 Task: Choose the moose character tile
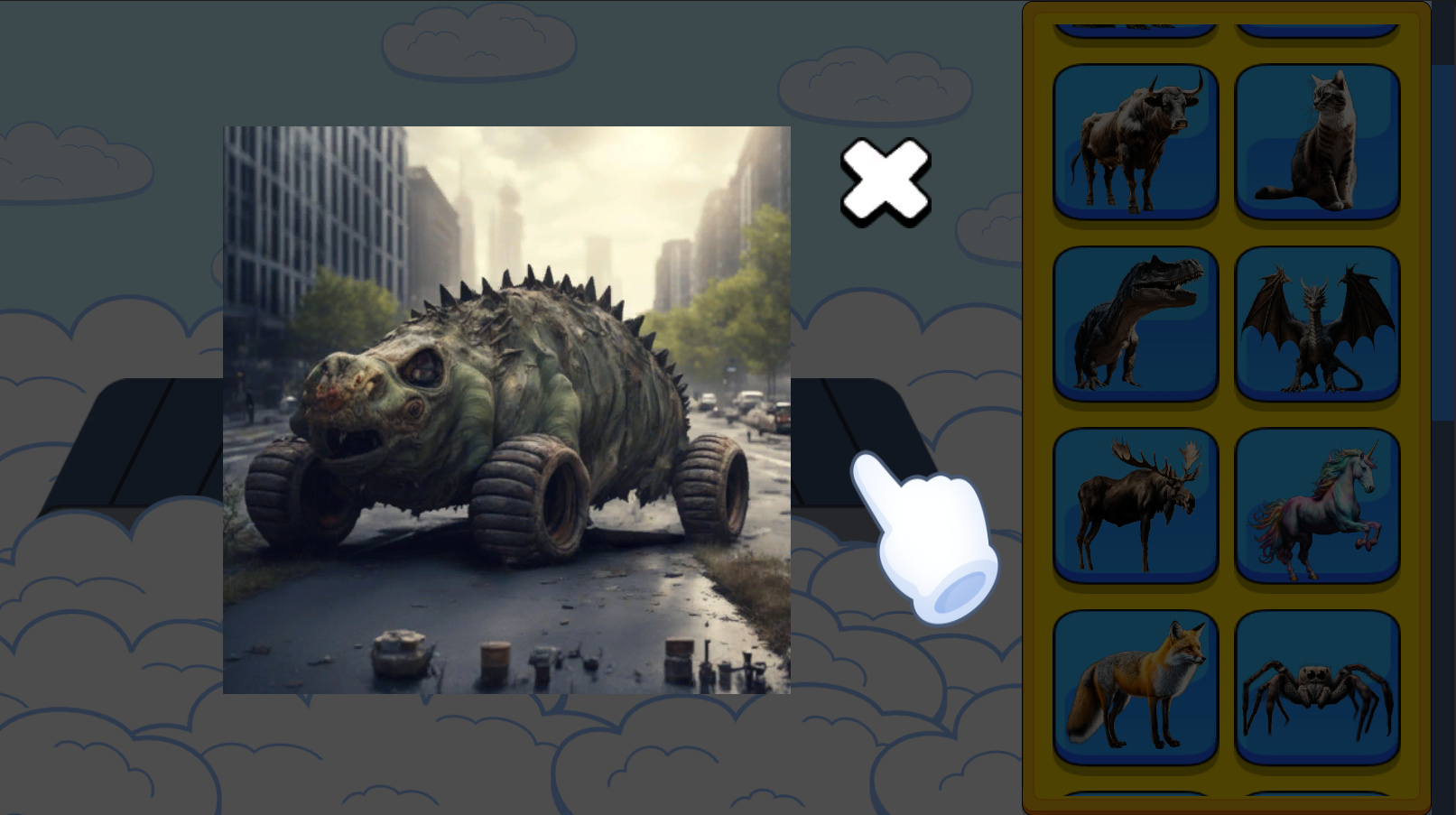(1134, 504)
